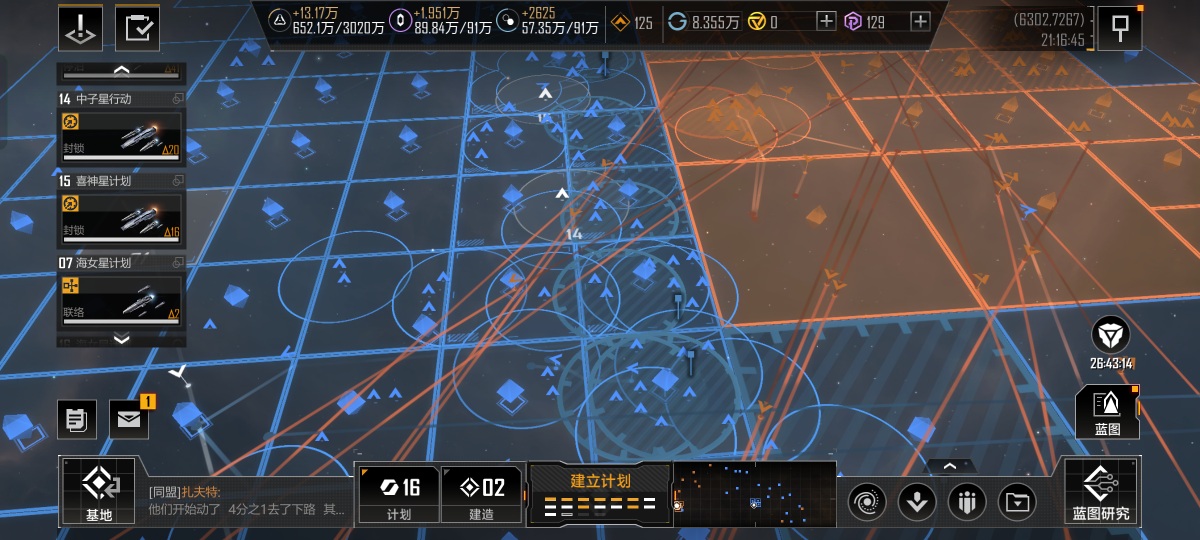This screenshot has height=540, width=1200.
Task: Open the 计划 plans list showing 16
Action: pos(398,494)
